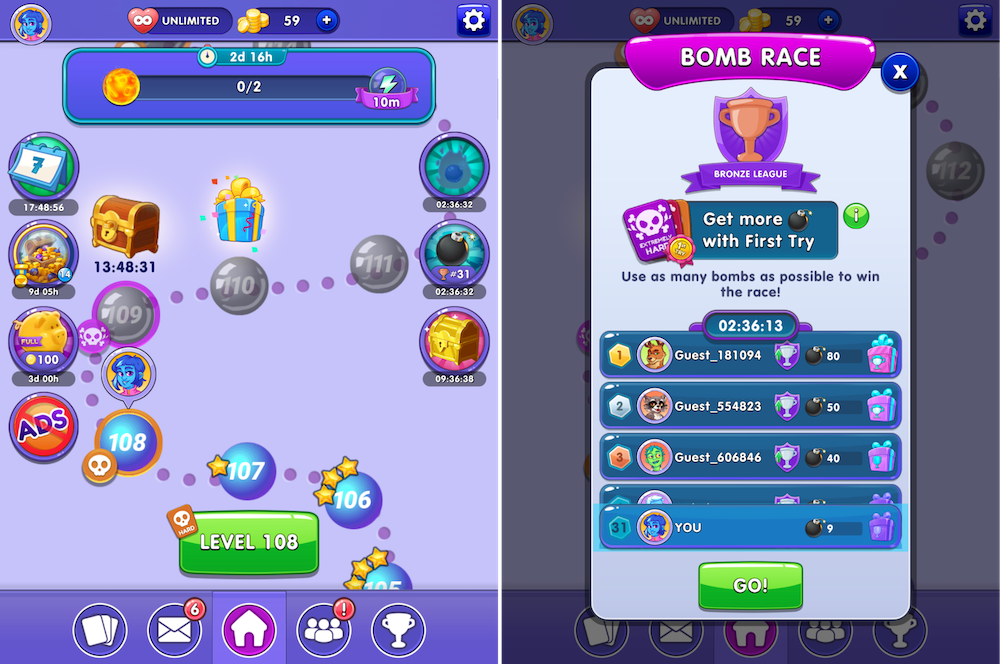Select the Guest_181094 leaderboard row
1000x664 pixels.
750,355
